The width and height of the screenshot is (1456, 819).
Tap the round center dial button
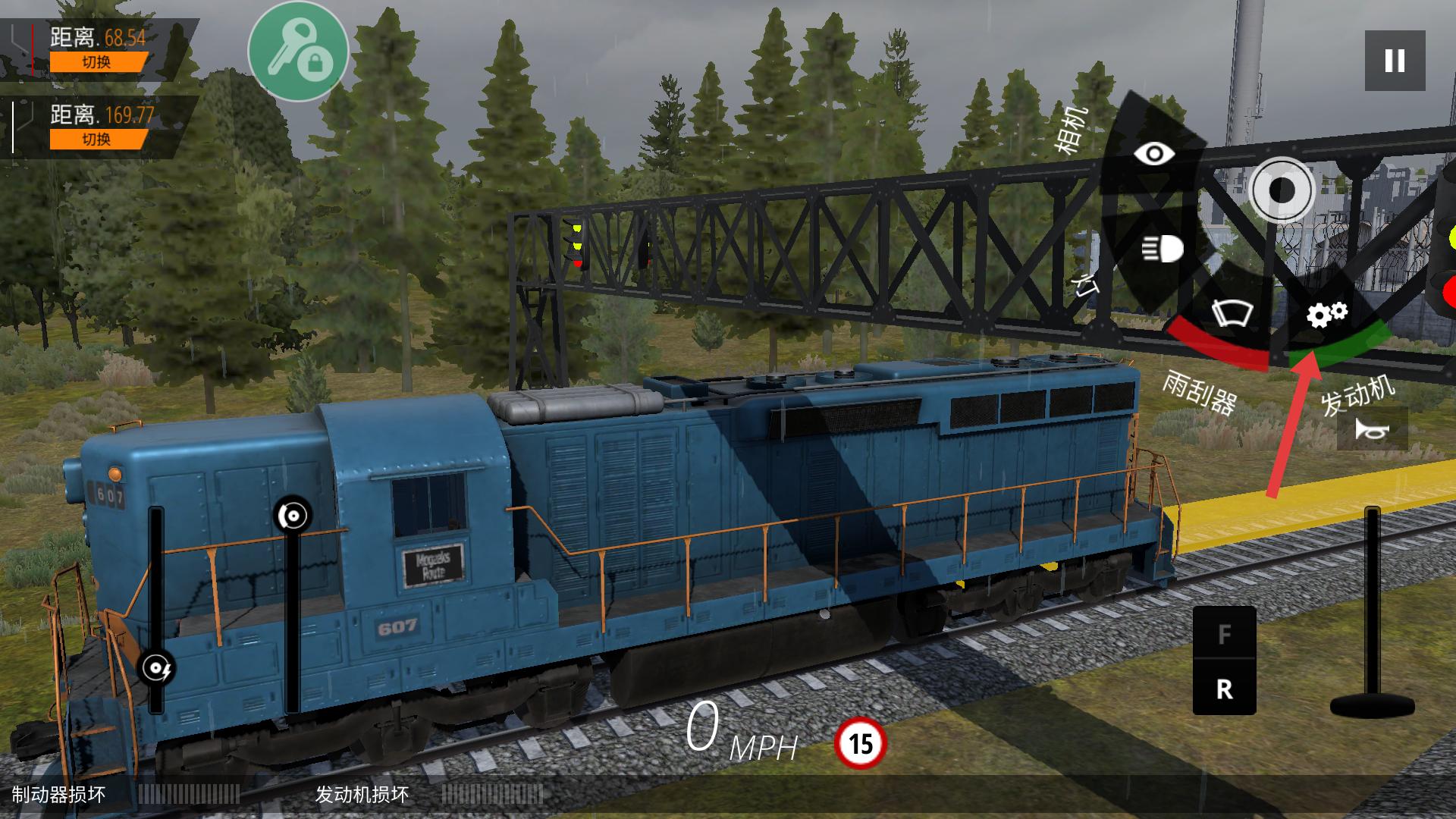tap(1282, 190)
